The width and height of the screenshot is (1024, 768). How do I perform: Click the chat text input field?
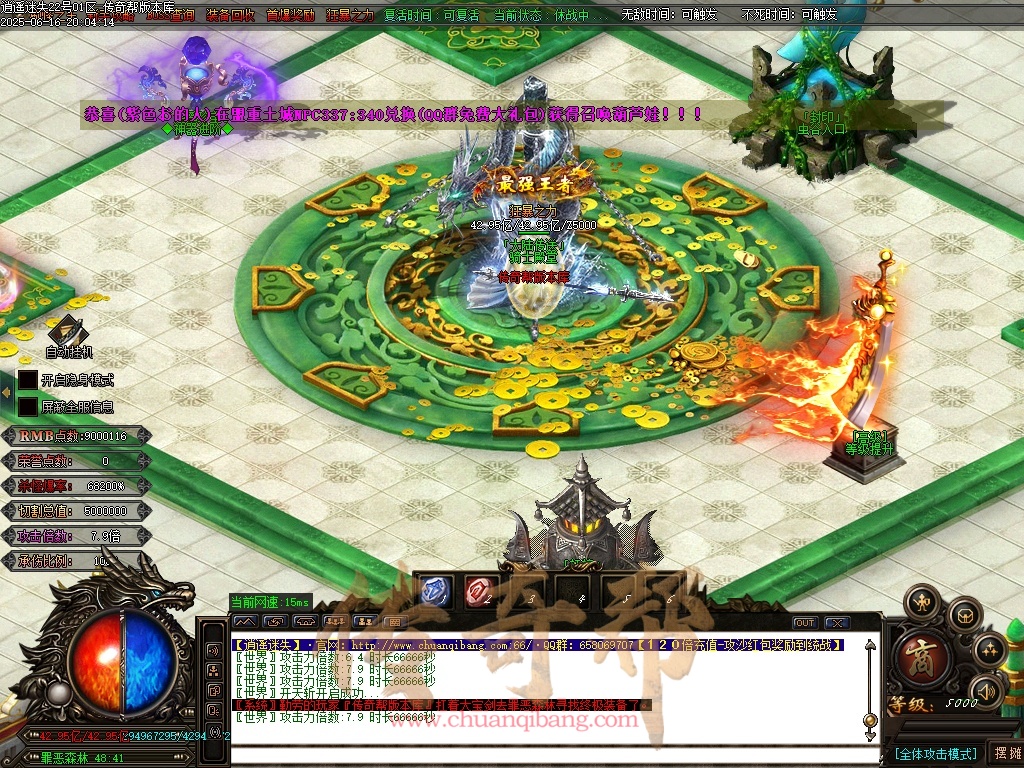550,753
